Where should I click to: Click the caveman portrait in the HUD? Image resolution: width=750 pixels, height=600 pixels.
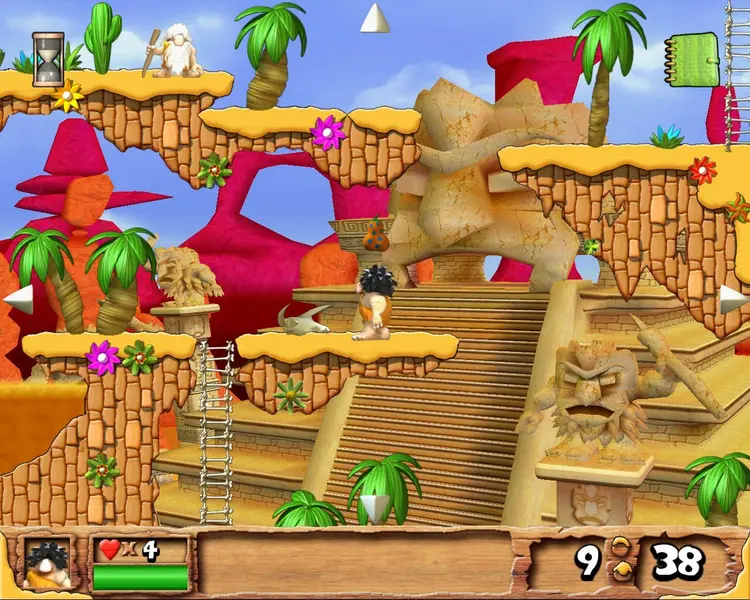[x=46, y=565]
